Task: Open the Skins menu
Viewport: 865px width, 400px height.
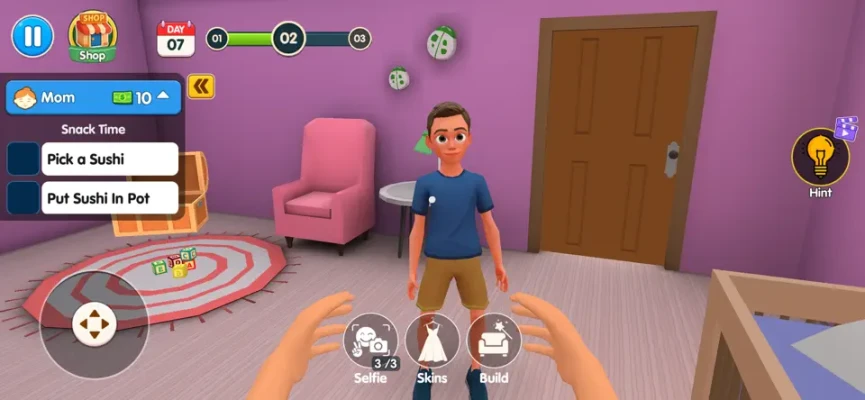Action: 432,344
